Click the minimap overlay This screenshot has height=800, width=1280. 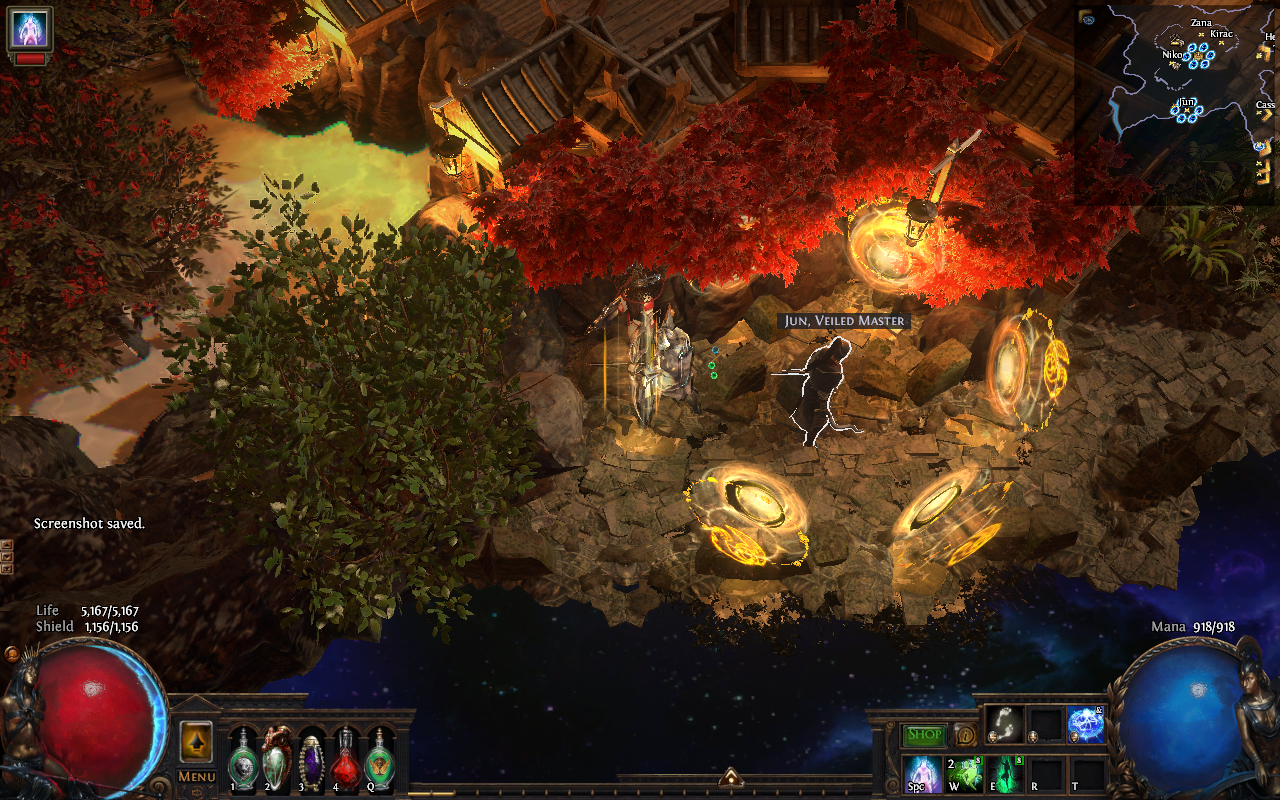(x=1177, y=100)
